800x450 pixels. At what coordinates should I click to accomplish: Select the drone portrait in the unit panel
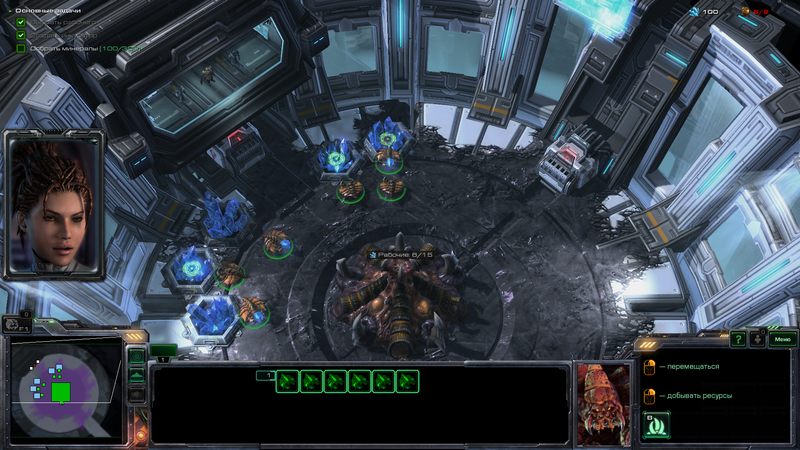tap(603, 403)
